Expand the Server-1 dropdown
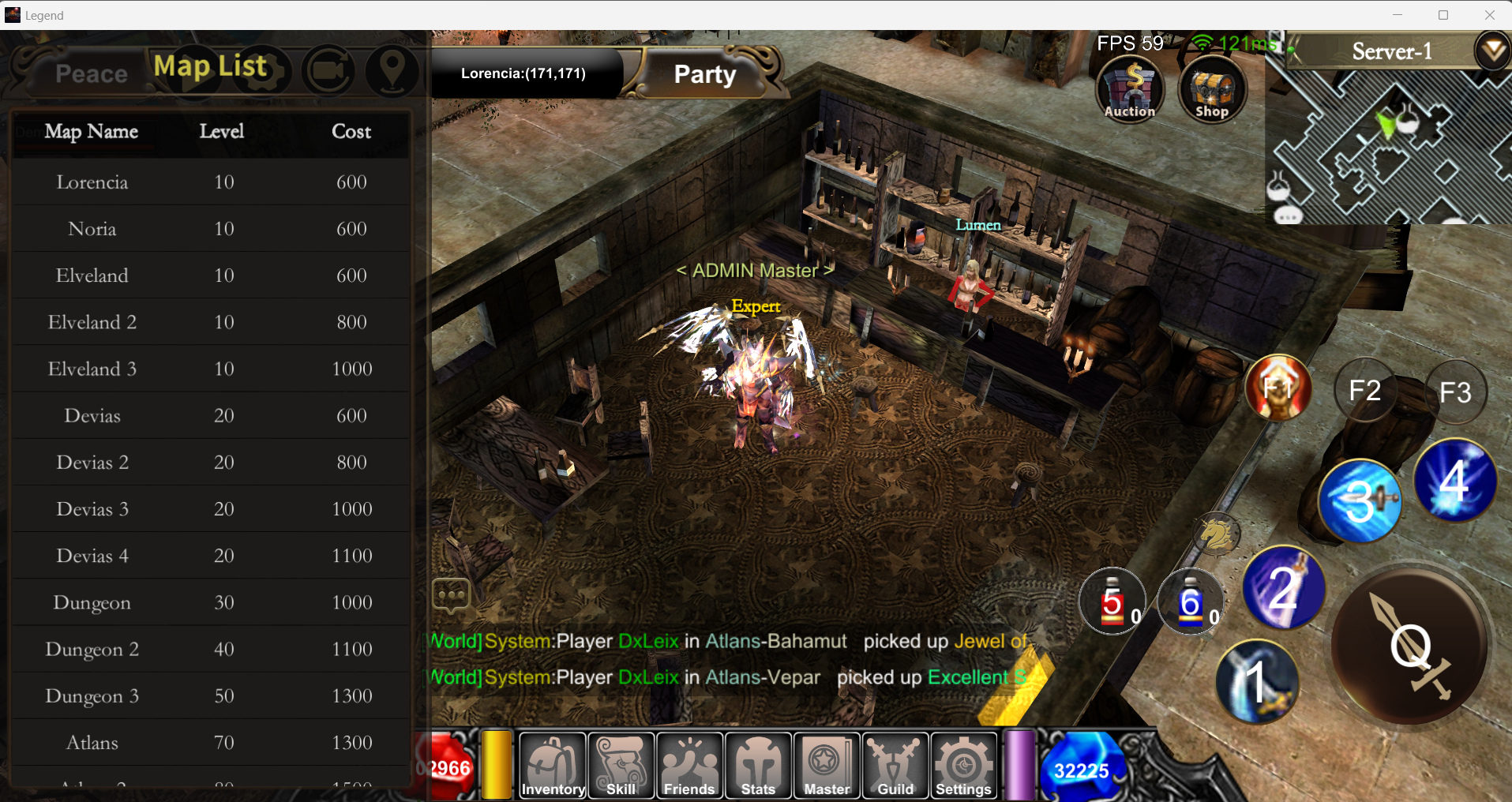This screenshot has width=1512, height=802. coord(1492,51)
